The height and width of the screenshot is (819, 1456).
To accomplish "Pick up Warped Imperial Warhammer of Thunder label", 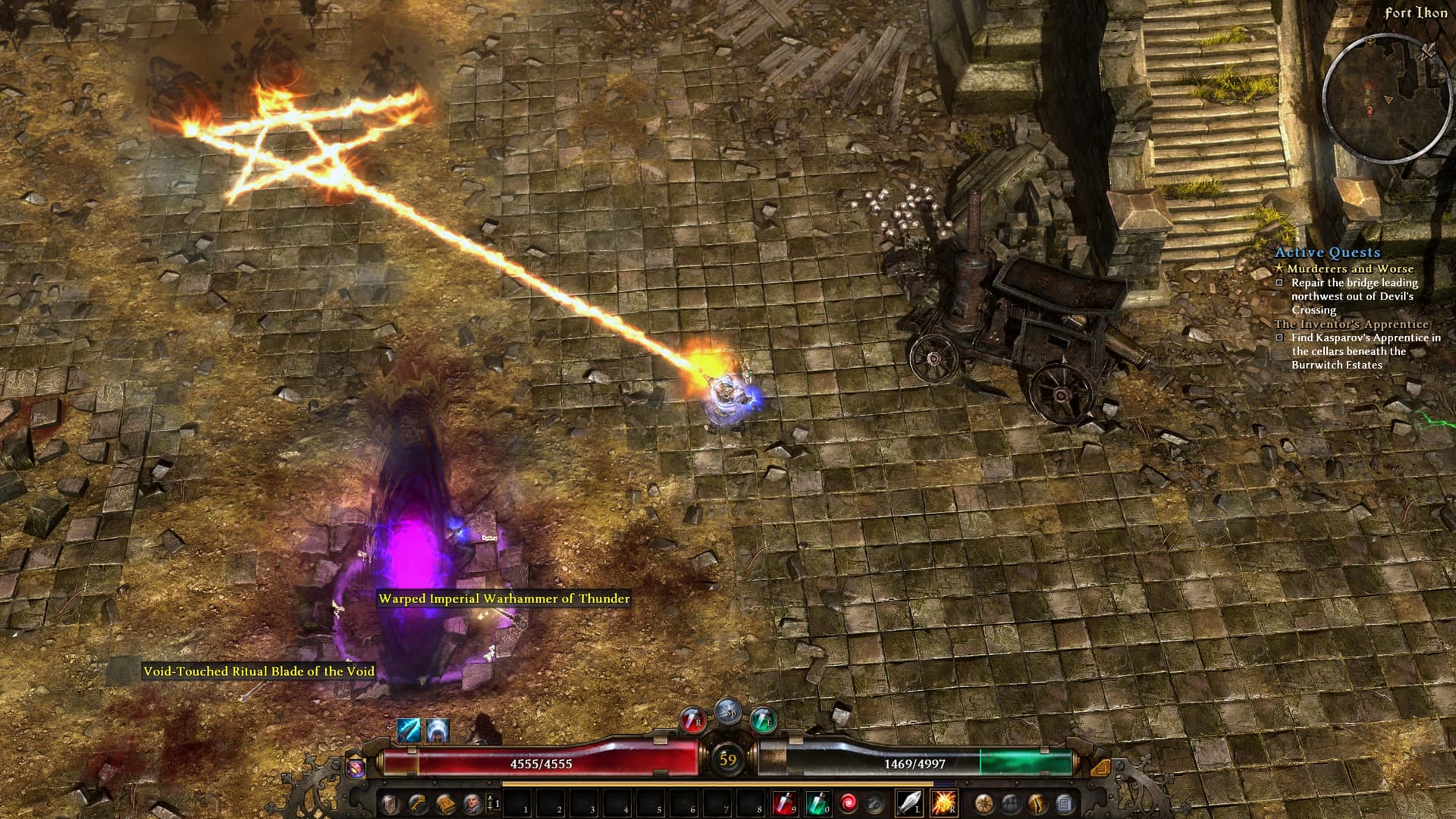I will 504,598.
